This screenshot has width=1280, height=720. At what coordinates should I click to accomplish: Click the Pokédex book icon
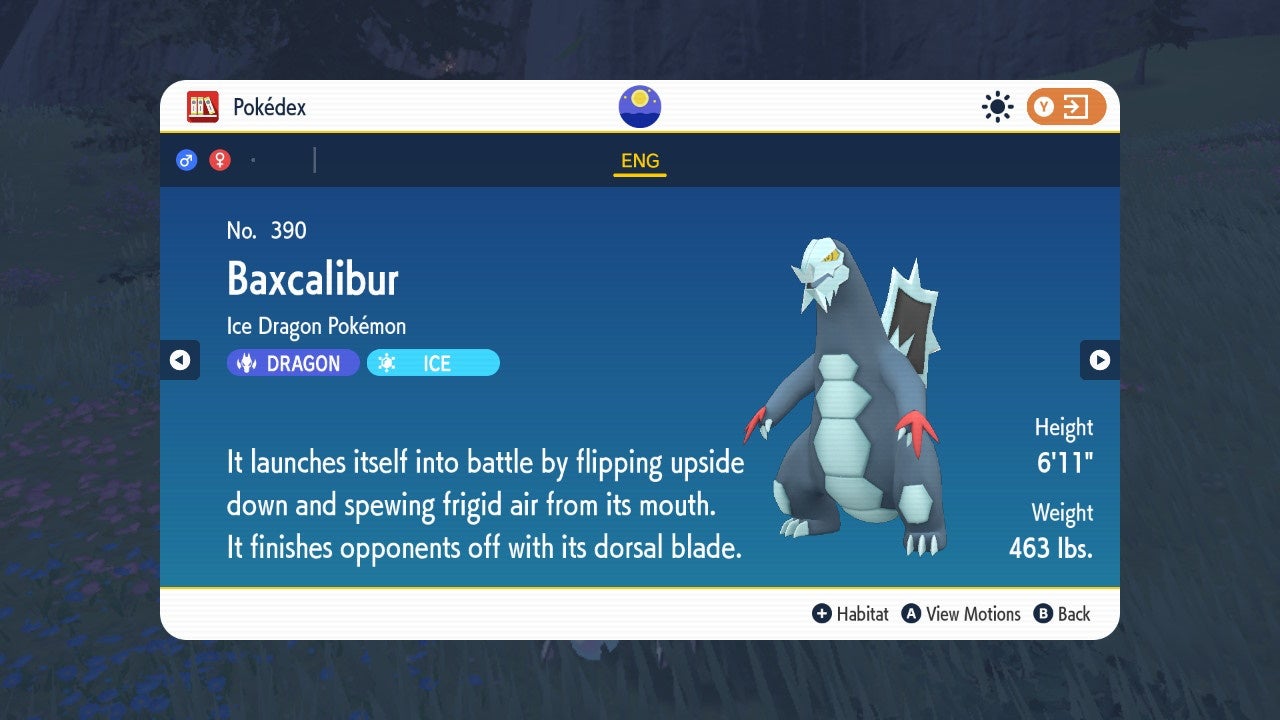(203, 107)
